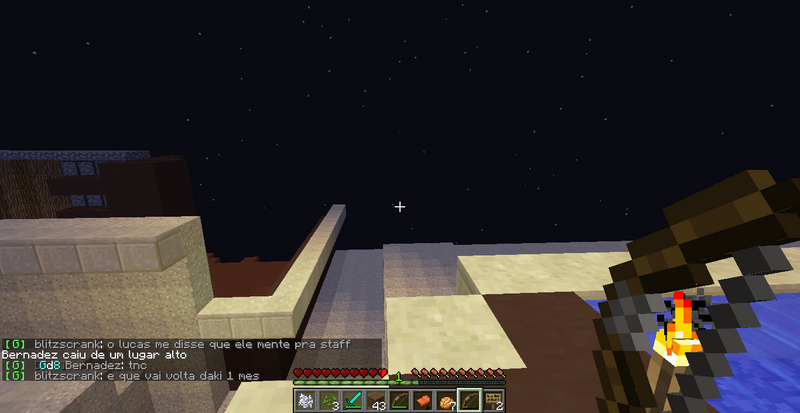800x413 pixels.
Task: Select the wood planks stack of 43
Action: click(x=376, y=401)
